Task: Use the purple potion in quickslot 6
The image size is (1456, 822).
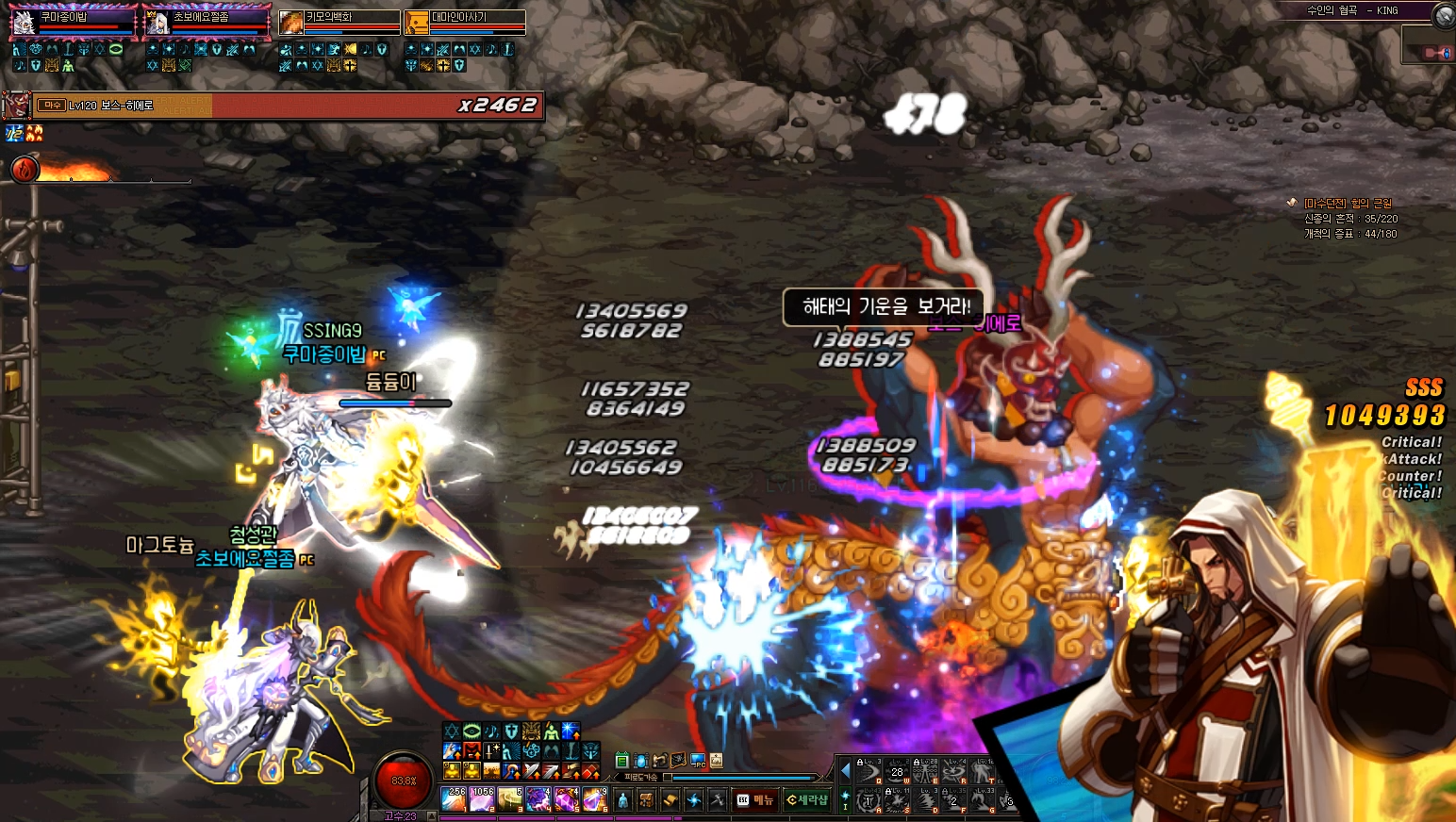Action: pyautogui.click(x=593, y=799)
